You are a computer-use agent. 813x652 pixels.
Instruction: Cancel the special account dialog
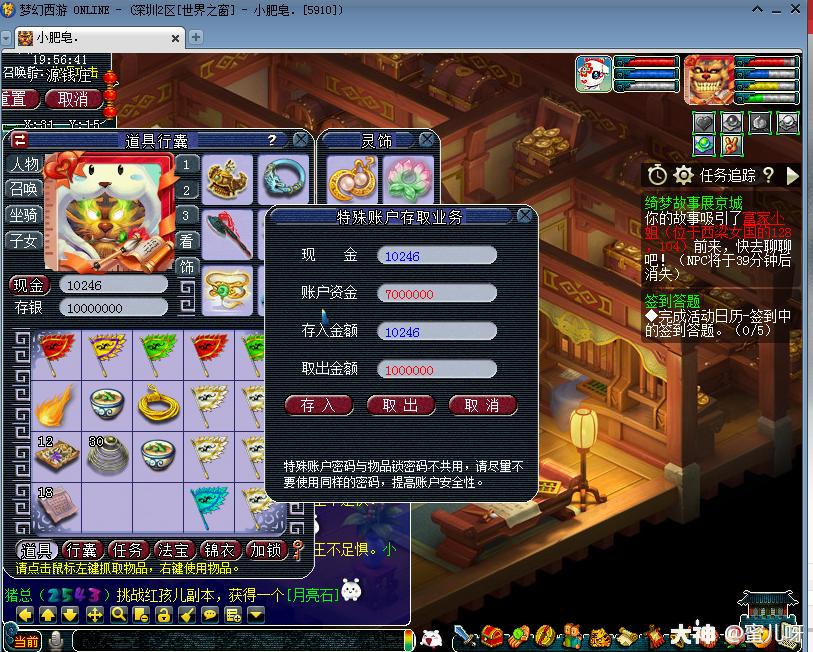pos(482,405)
